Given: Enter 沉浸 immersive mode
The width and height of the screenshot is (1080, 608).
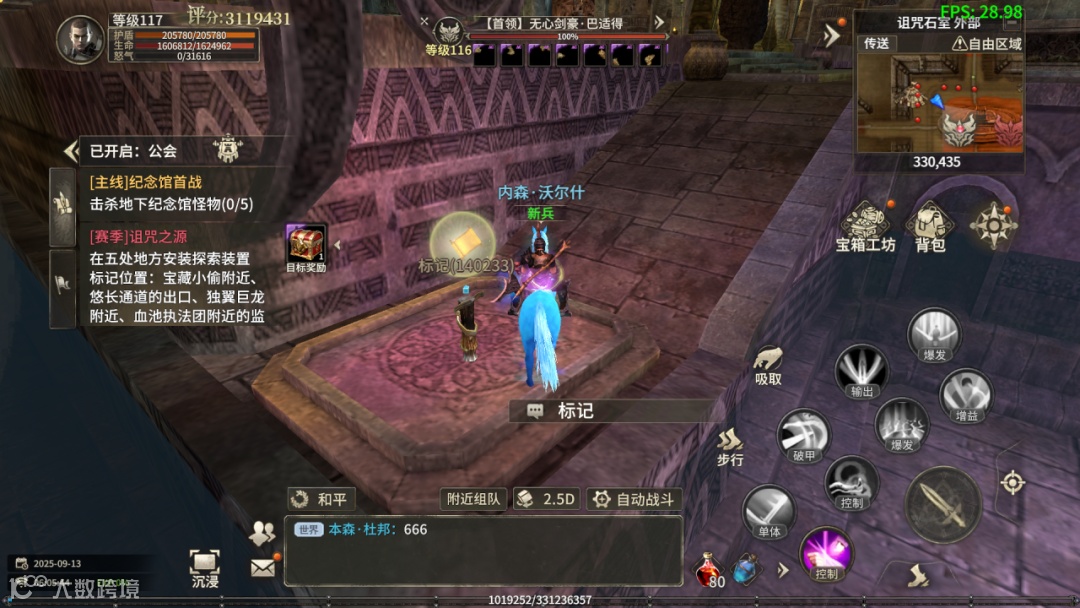Looking at the screenshot, I should 205,566.
